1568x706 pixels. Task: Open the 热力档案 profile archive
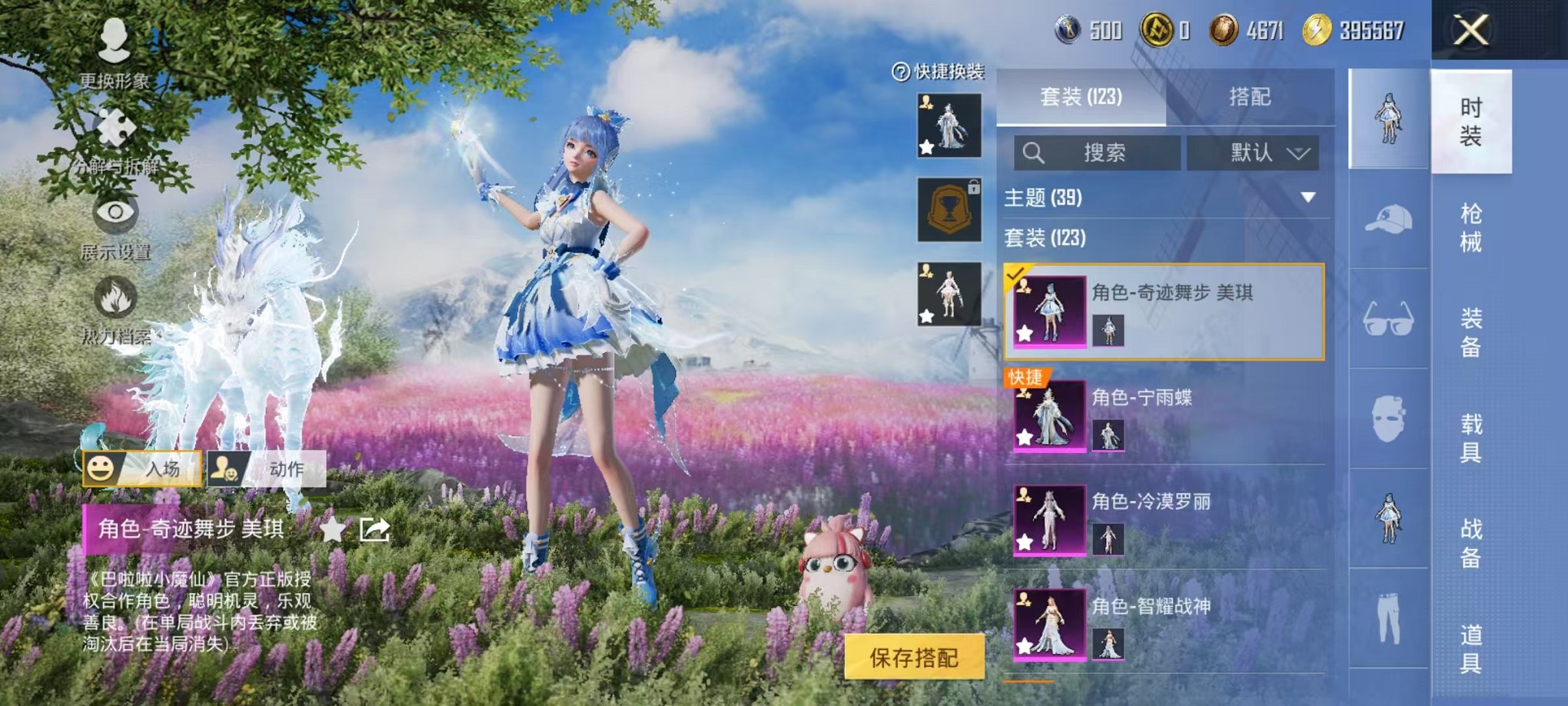[114, 315]
